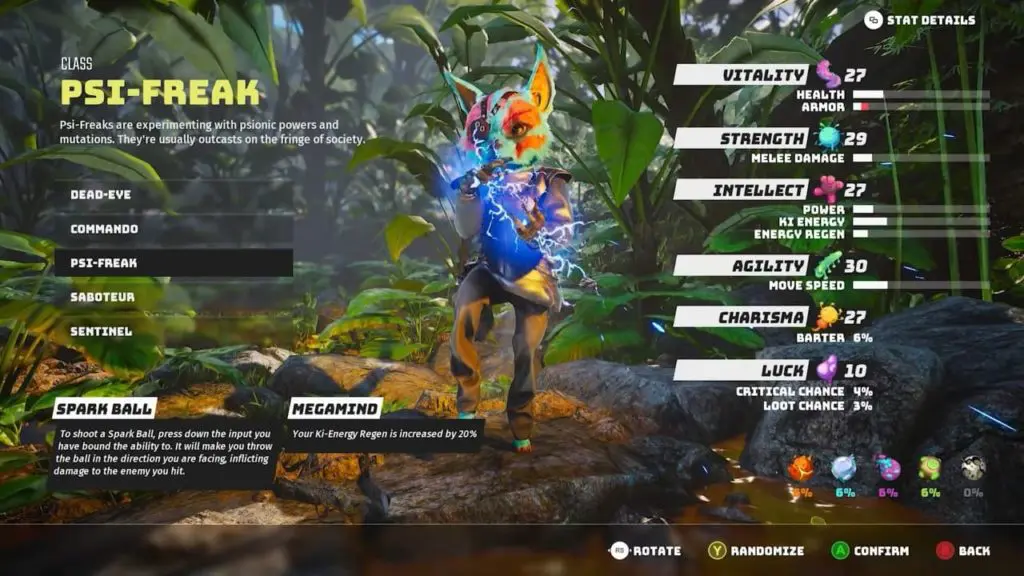The width and height of the screenshot is (1024, 576).
Task: Pick the Saboteur class
Action: [x=102, y=297]
